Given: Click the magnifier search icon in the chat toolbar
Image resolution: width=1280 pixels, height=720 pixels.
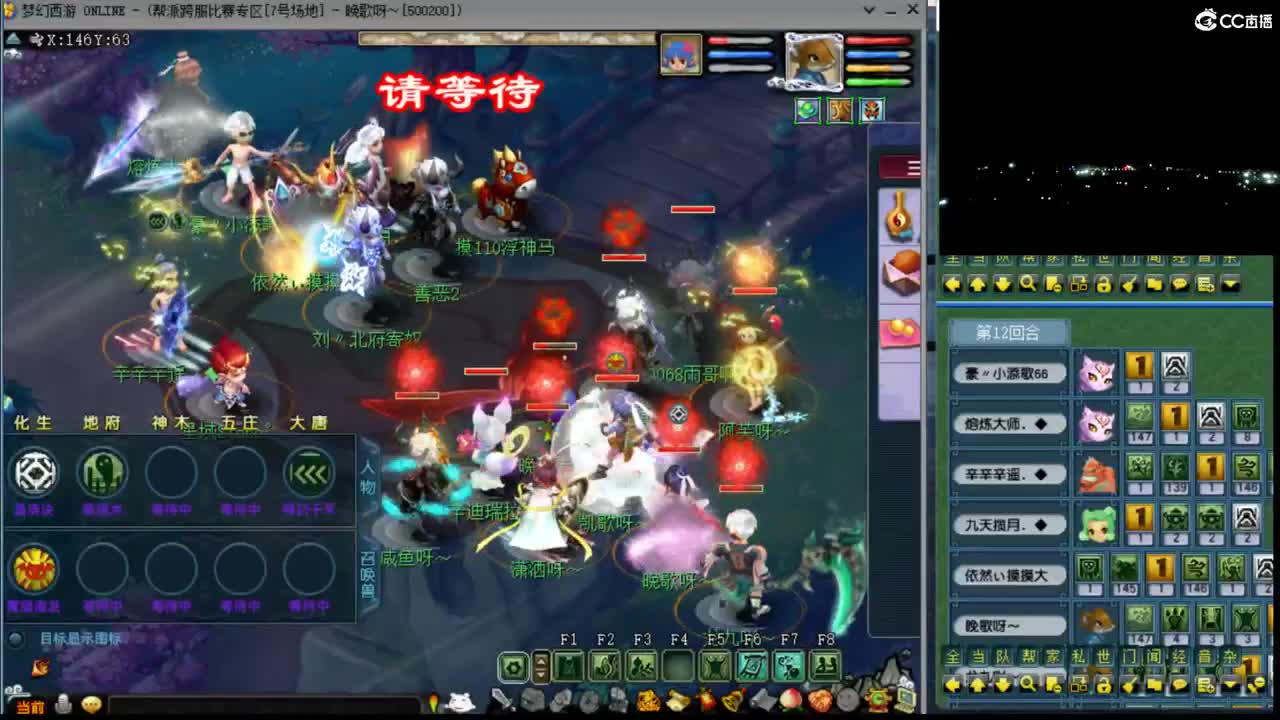Looking at the screenshot, I should (1028, 283).
